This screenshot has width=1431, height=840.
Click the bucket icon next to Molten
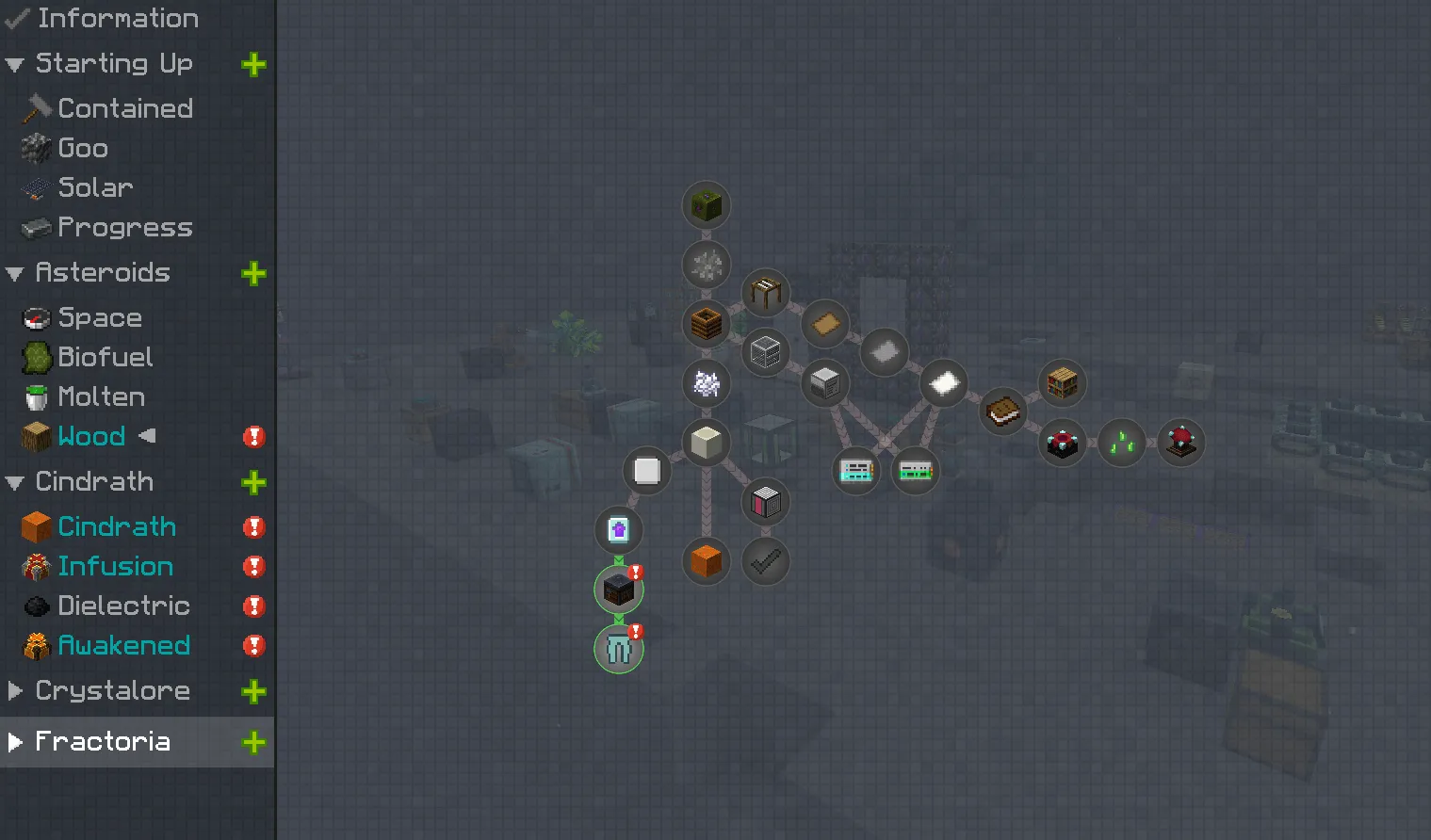point(34,396)
